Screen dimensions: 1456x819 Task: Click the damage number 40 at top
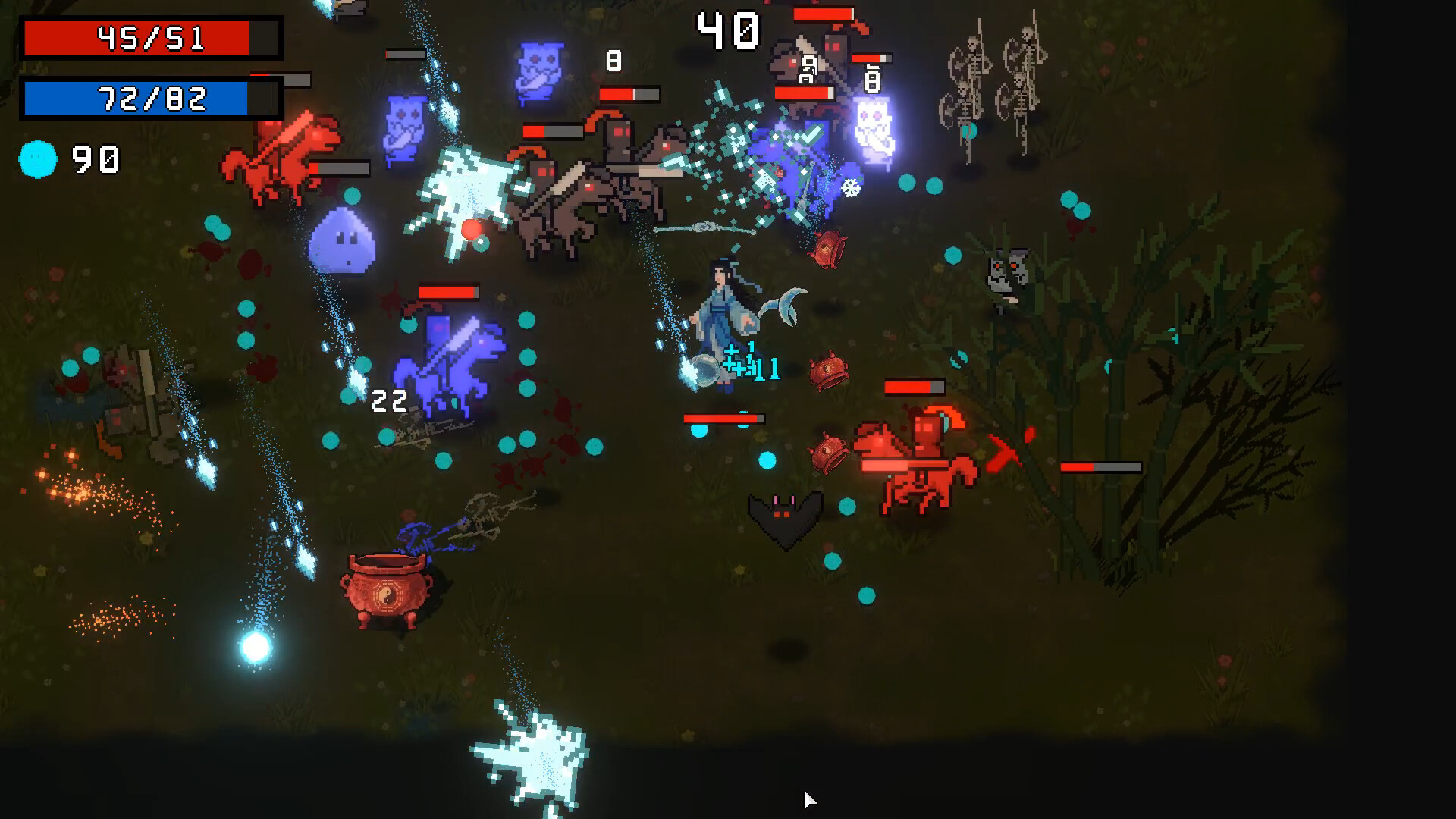click(x=728, y=29)
